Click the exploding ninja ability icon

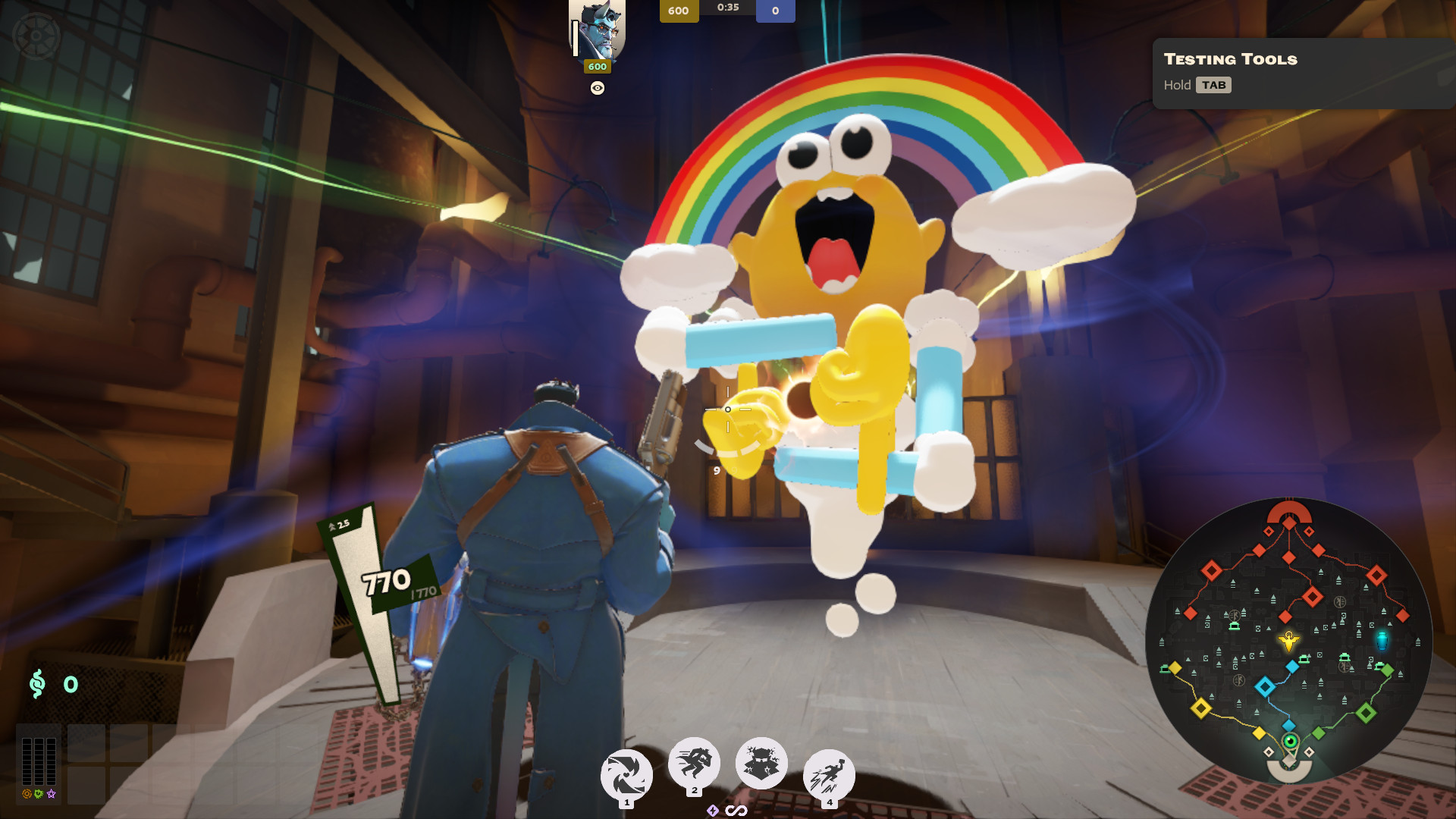click(761, 762)
